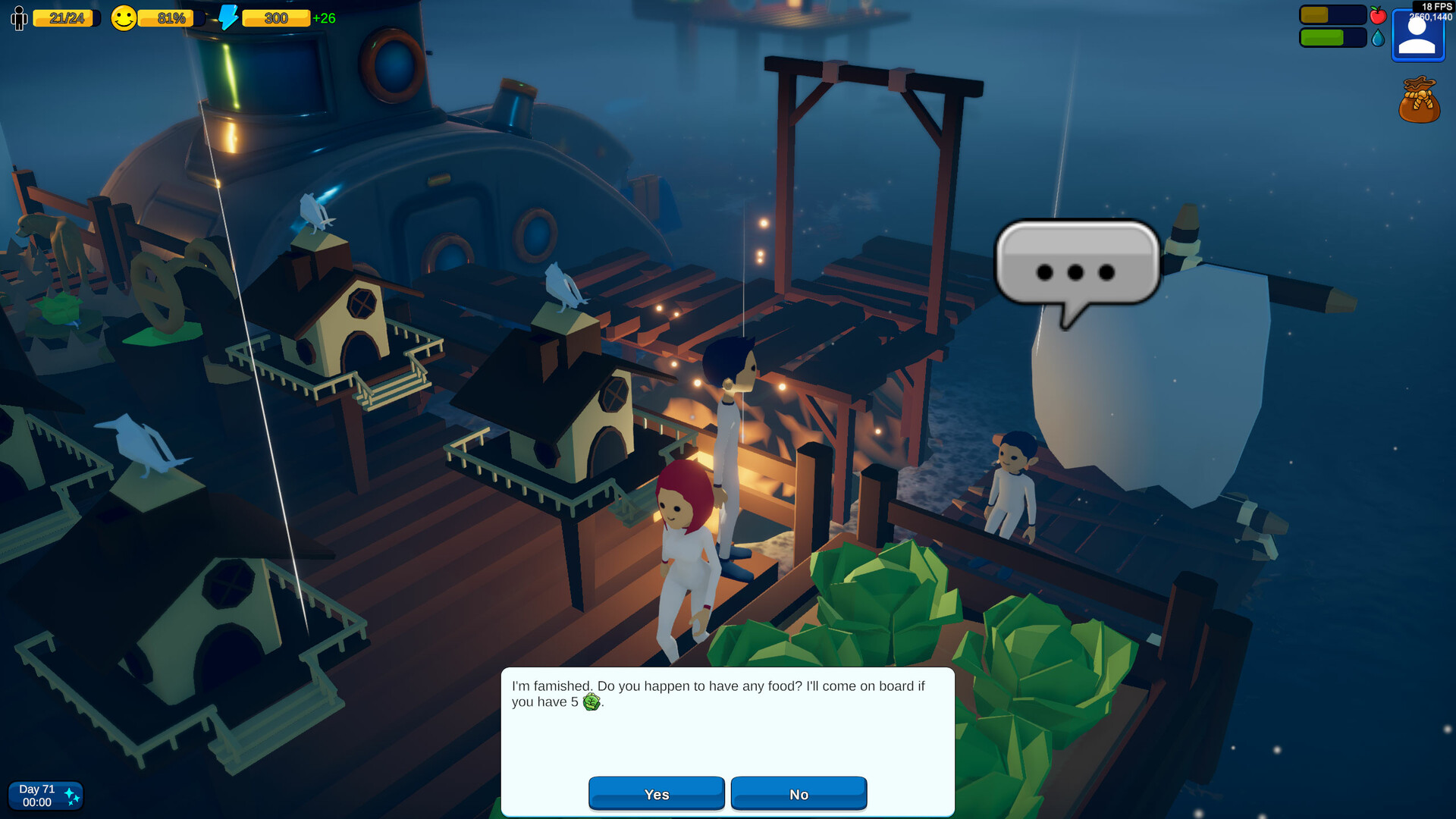Select the stranger standing on the sailboat
The height and width of the screenshot is (819, 1456).
point(1011,478)
